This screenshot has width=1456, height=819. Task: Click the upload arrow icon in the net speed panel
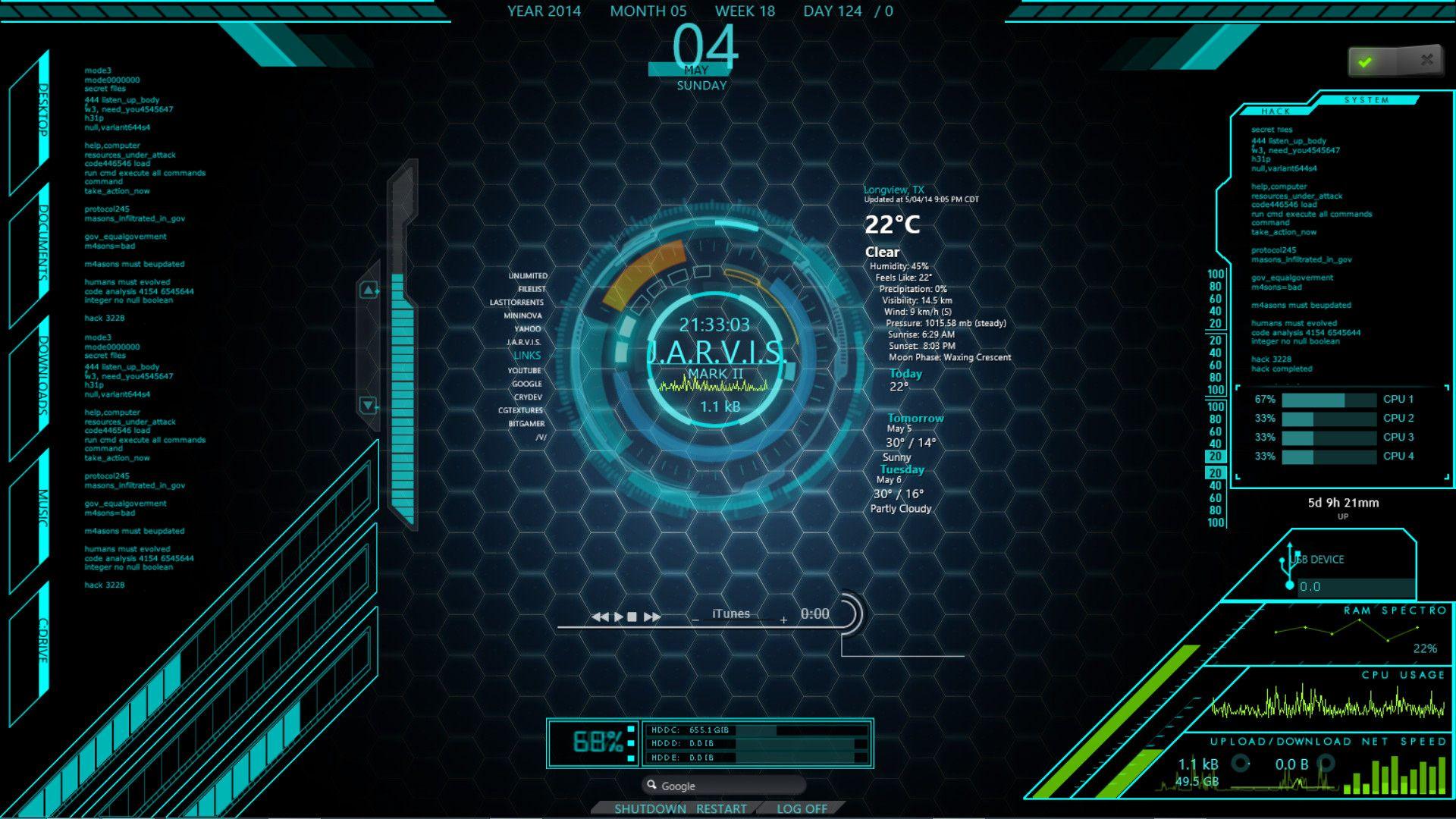1241,764
